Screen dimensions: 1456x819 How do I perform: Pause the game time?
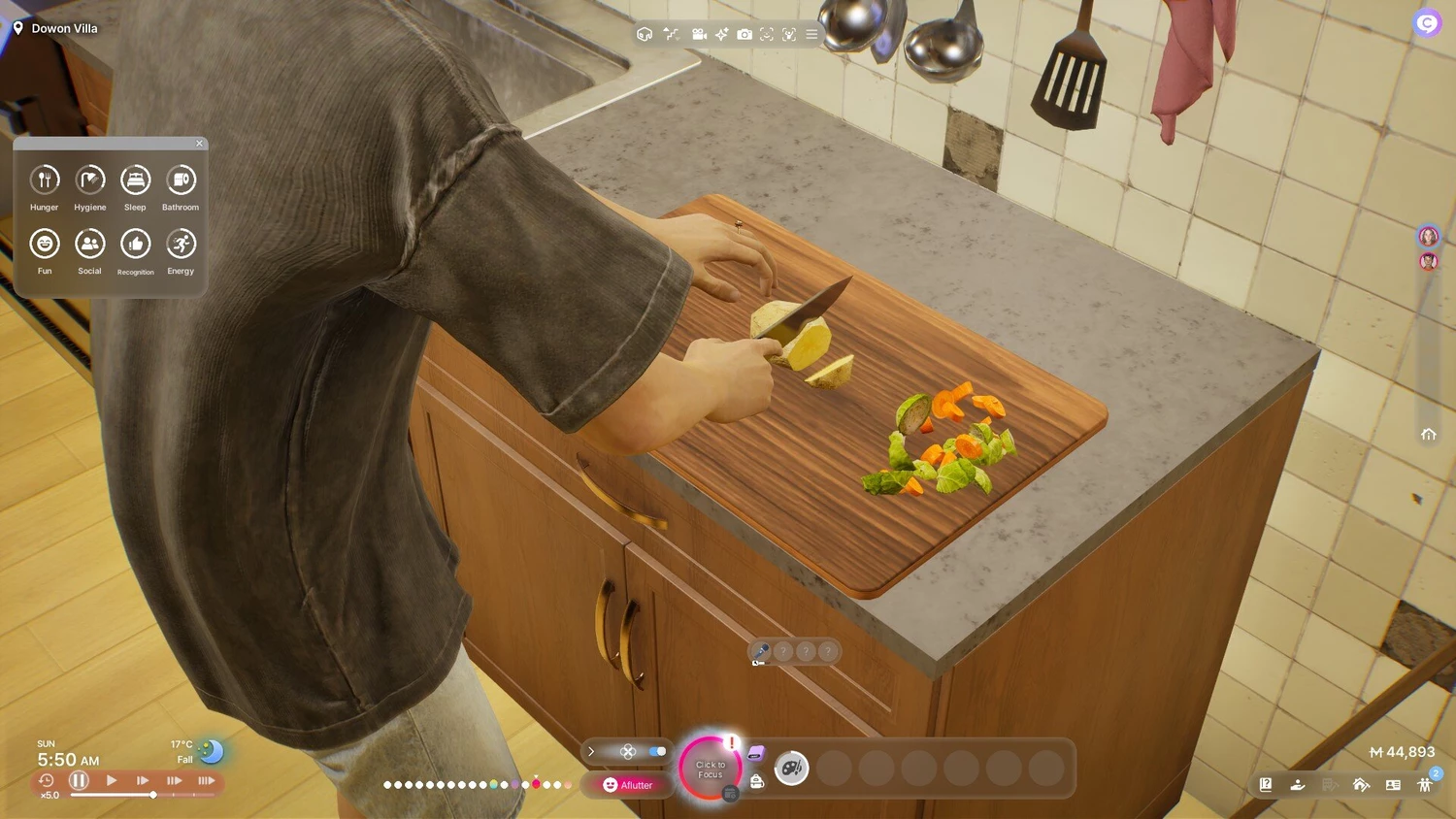tap(80, 780)
